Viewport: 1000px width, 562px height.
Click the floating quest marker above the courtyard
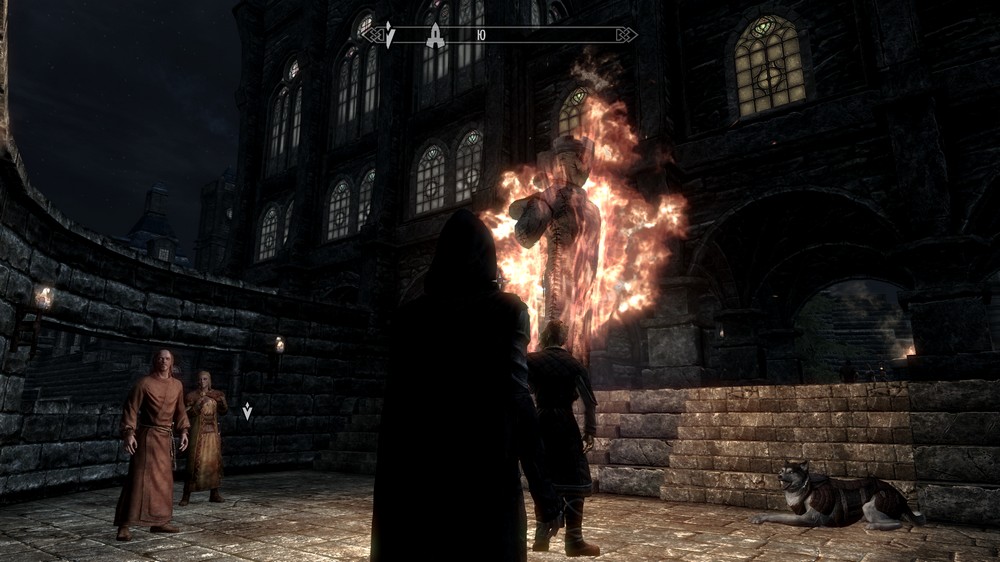coord(247,410)
